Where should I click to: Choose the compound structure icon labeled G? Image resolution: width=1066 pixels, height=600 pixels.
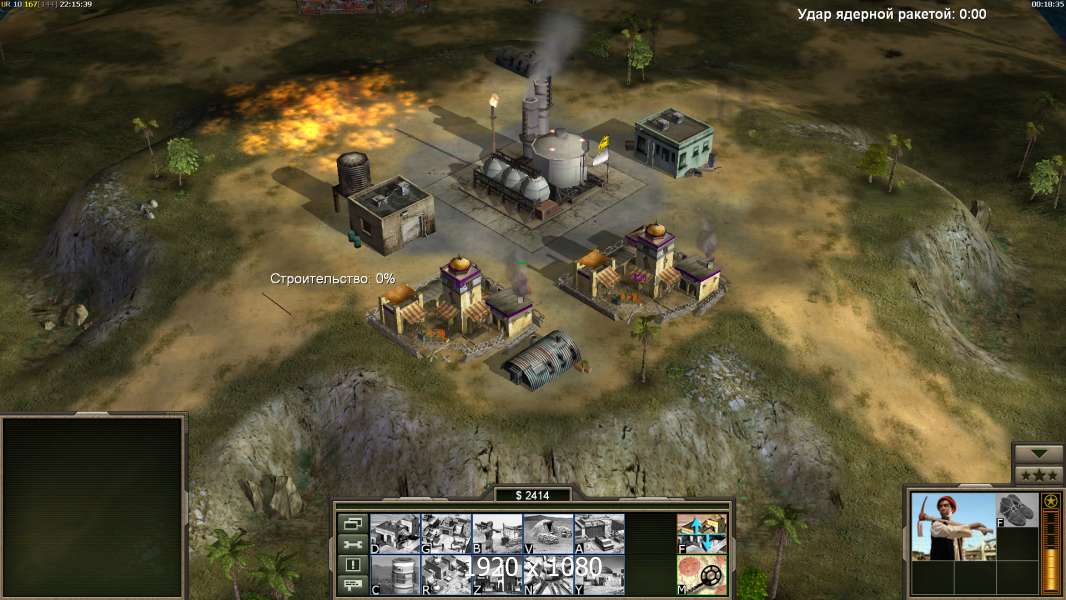tap(446, 534)
